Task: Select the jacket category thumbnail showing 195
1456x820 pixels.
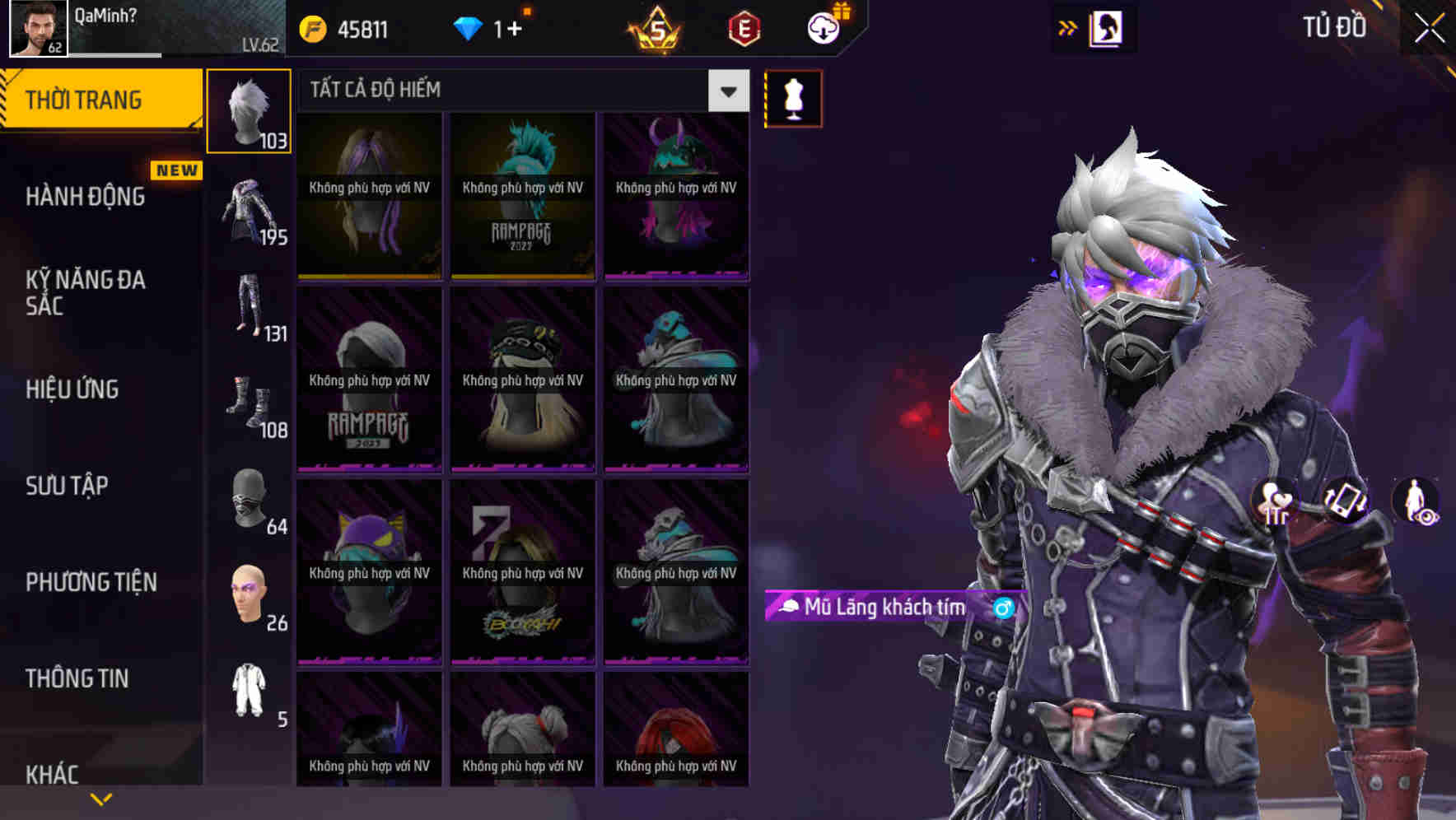Action: tap(250, 210)
